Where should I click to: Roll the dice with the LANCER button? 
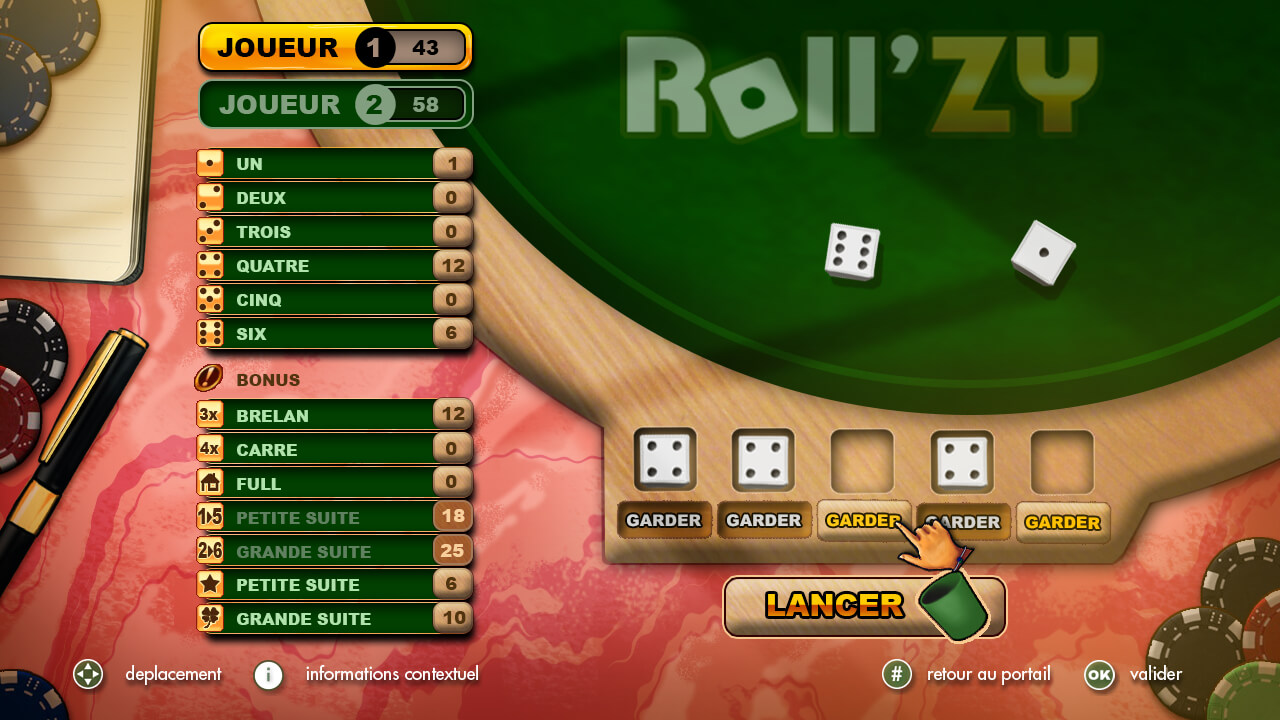(834, 605)
